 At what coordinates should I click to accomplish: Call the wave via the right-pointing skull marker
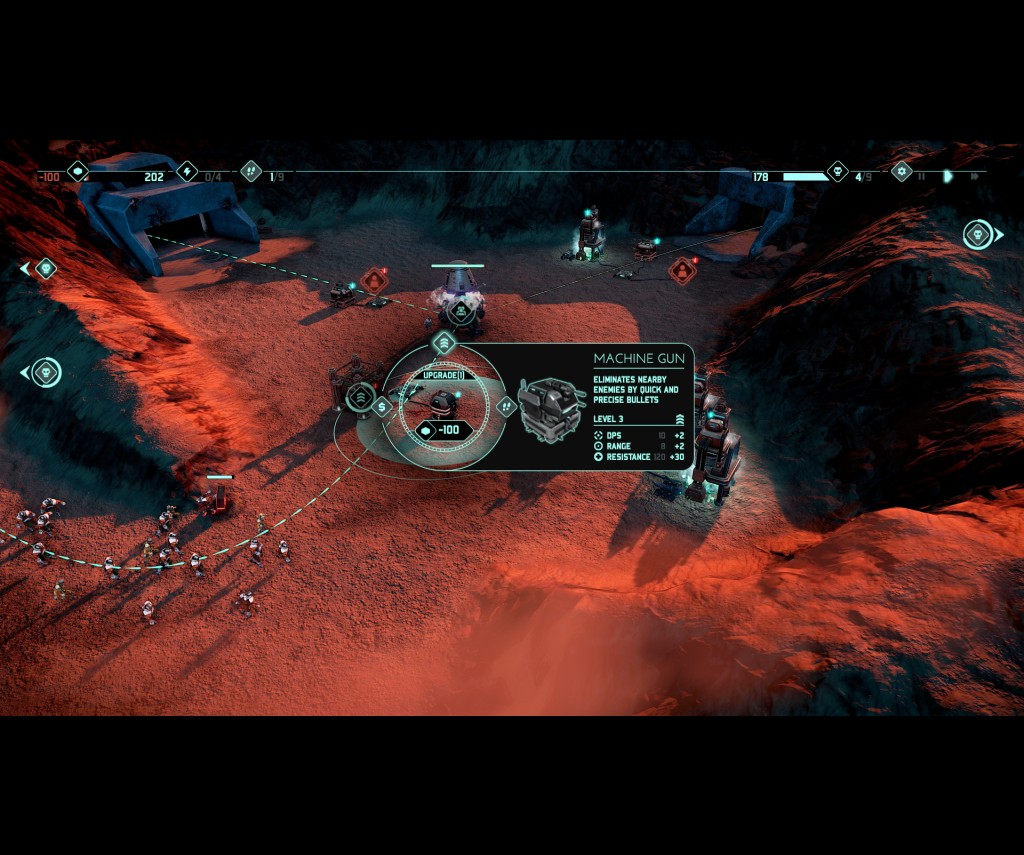pos(979,235)
